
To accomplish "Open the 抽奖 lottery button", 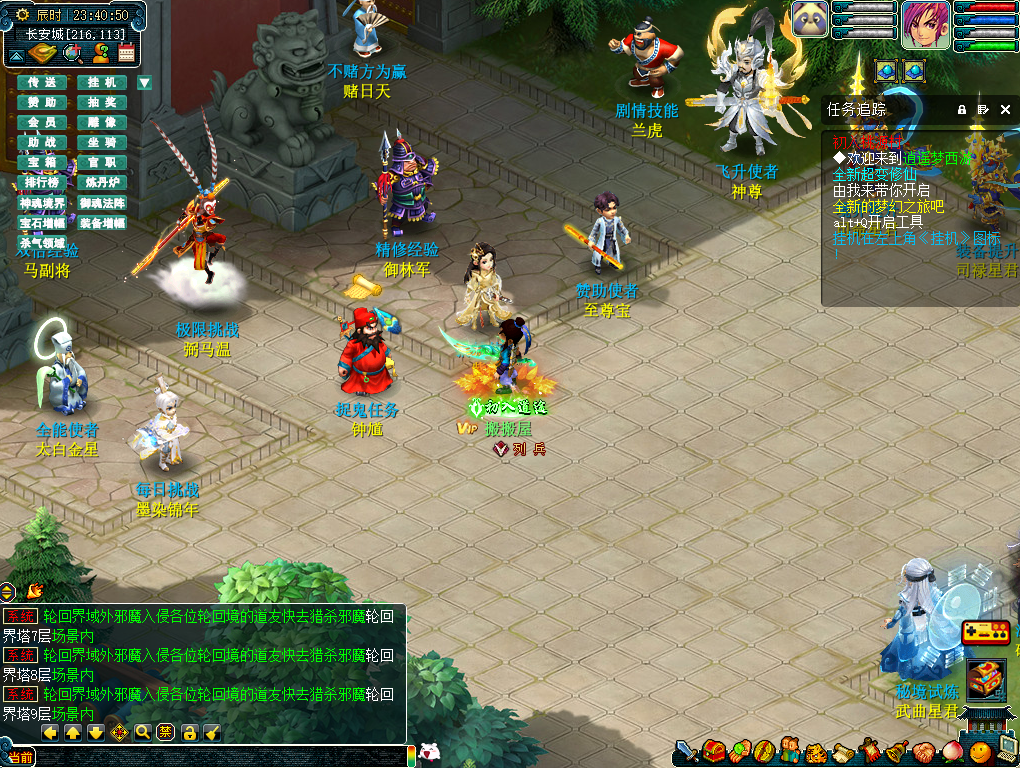I will pyautogui.click(x=102, y=102).
